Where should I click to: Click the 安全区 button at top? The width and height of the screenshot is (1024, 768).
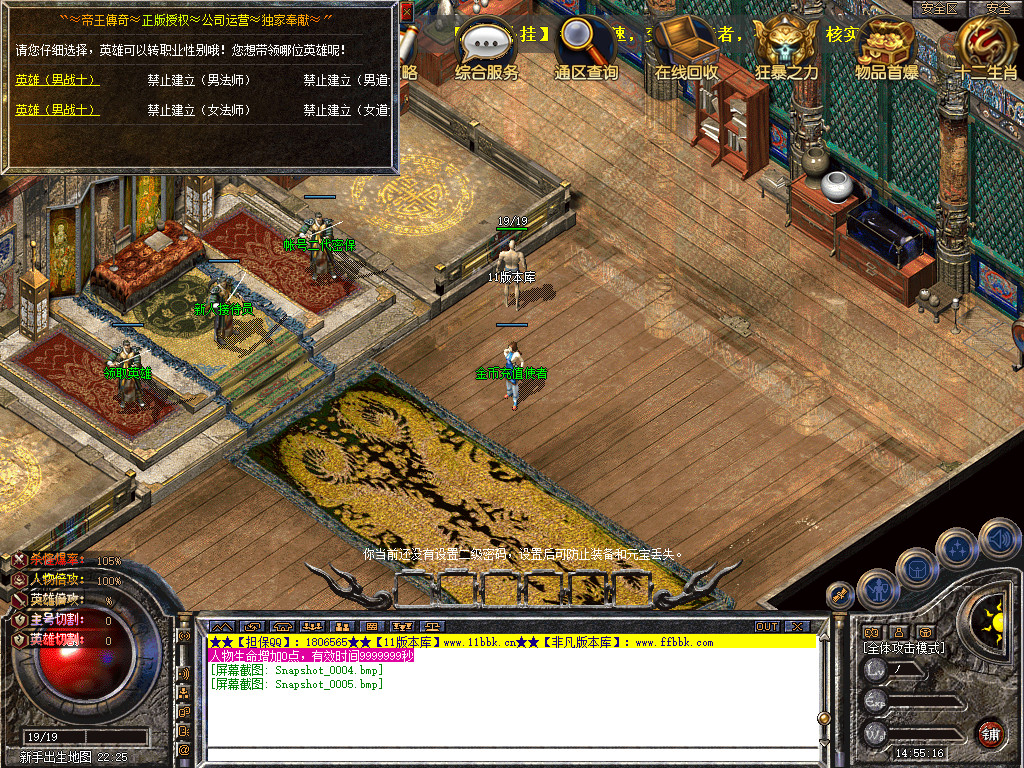[940, 8]
